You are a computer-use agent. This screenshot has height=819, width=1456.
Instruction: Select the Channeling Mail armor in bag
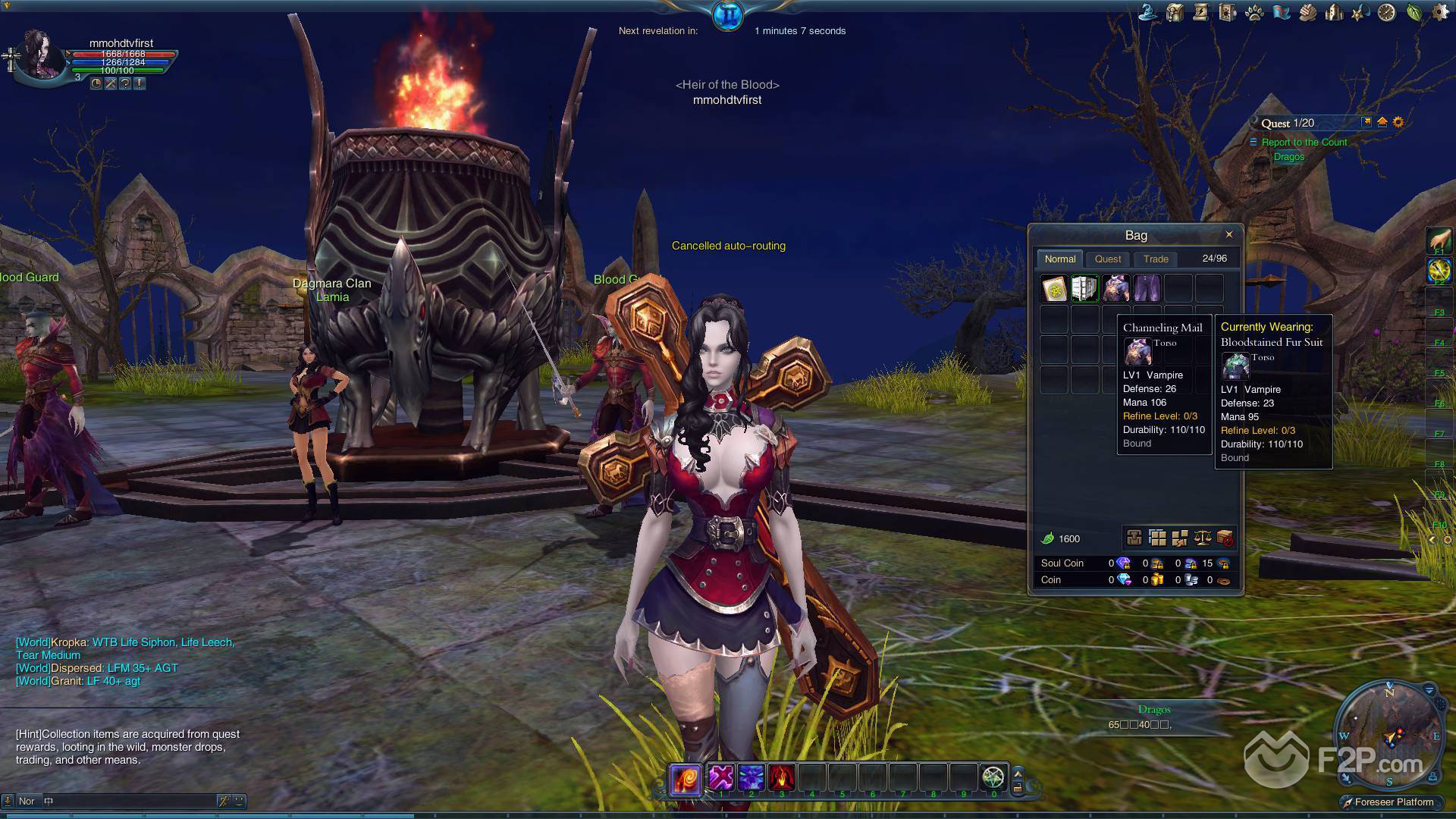[1116, 288]
